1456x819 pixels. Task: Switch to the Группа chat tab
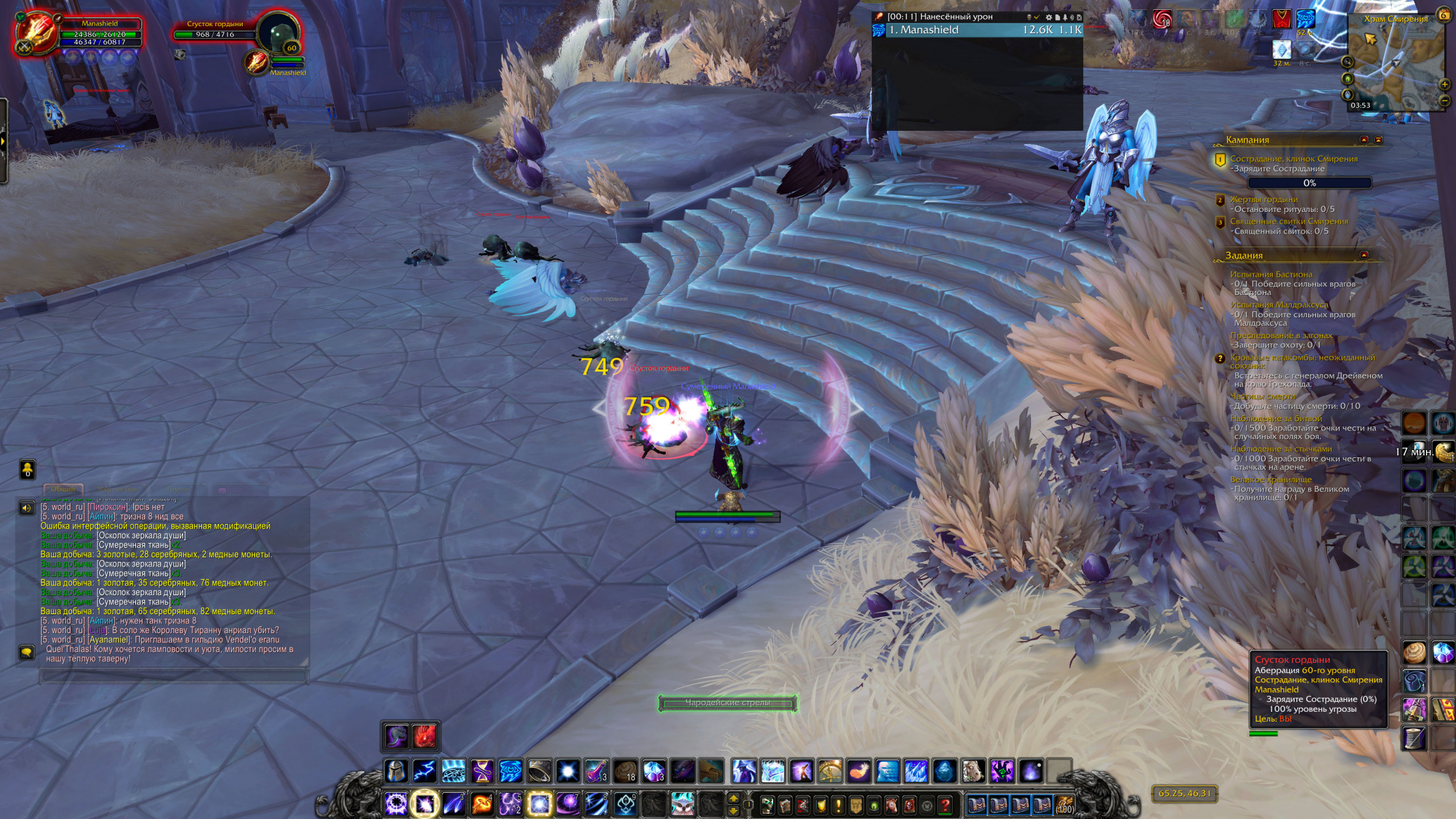click(178, 489)
